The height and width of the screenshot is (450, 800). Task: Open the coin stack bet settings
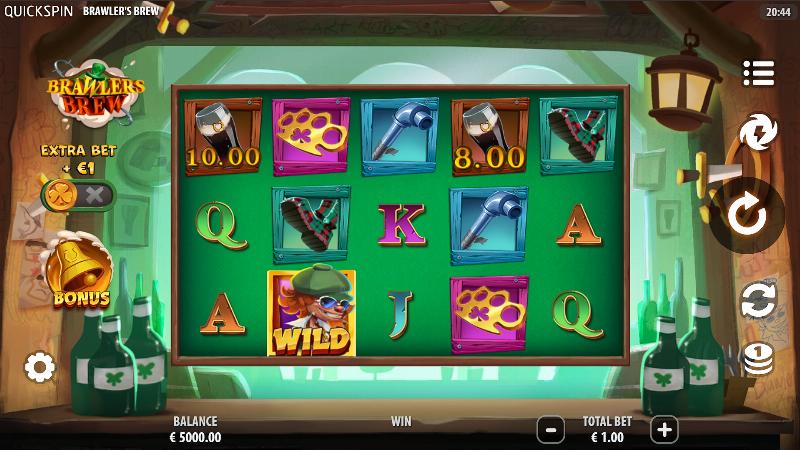(759, 359)
